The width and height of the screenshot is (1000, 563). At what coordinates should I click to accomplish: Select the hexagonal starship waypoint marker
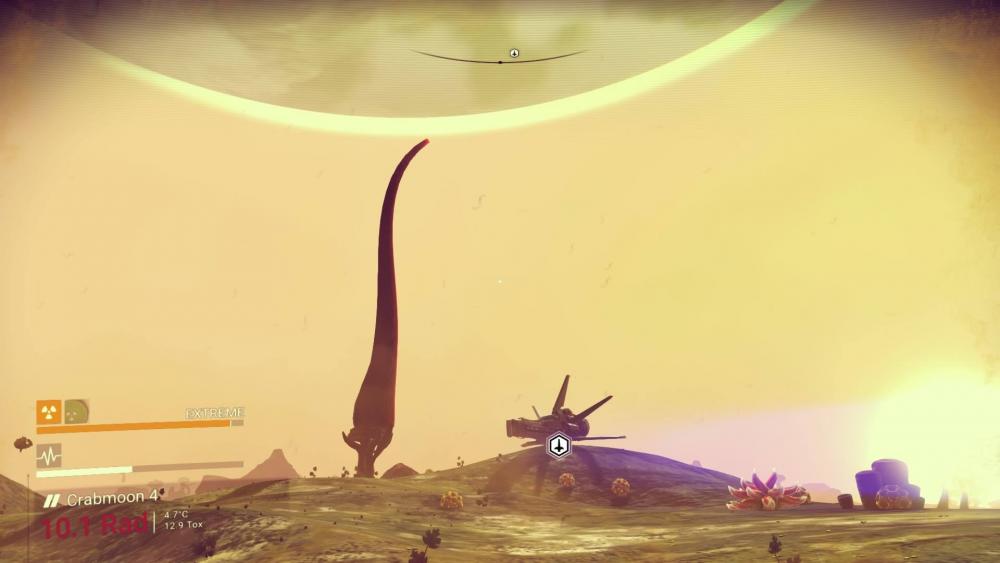(559, 445)
